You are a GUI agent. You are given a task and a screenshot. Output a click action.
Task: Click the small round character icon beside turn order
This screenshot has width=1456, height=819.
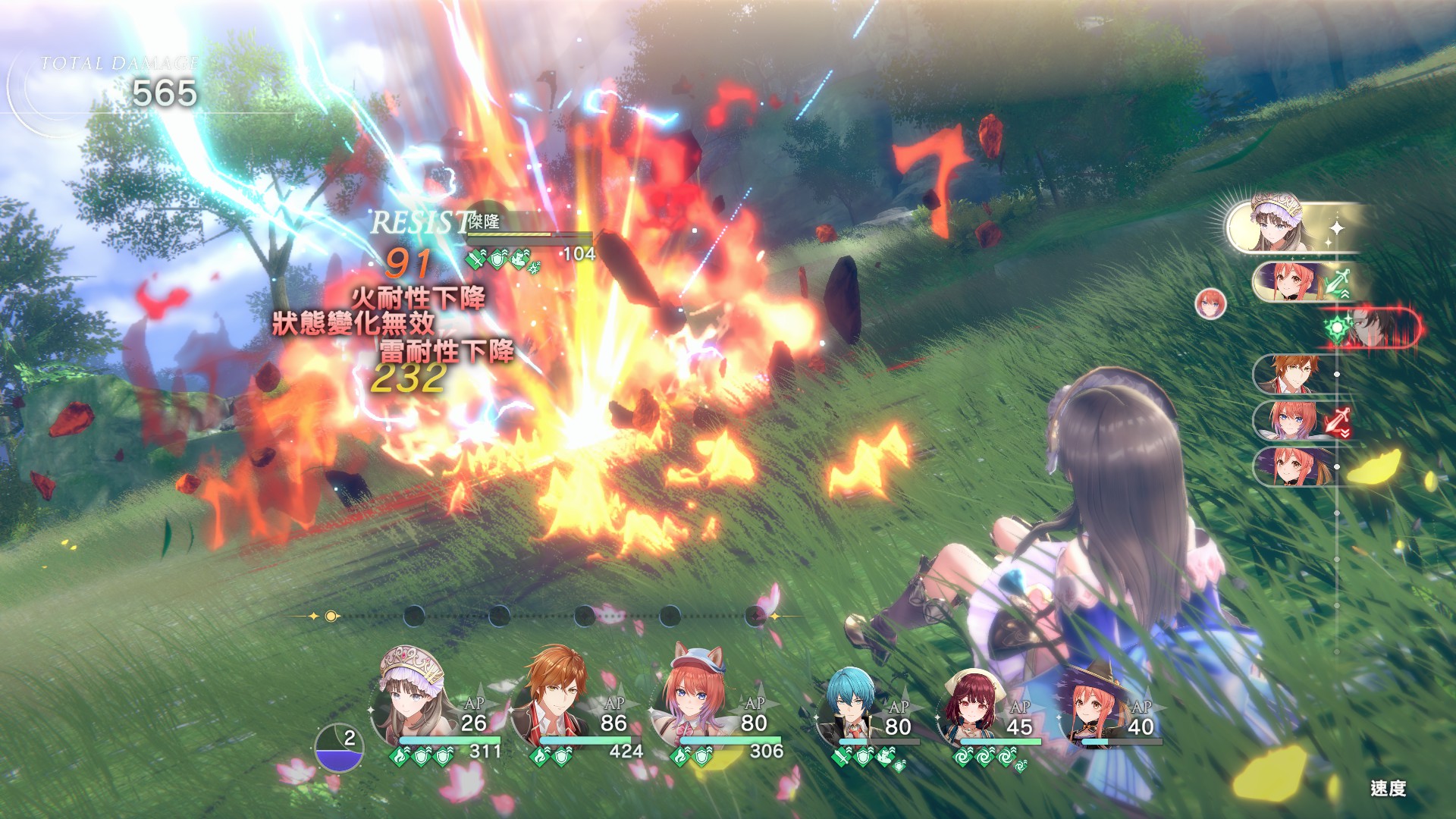tap(1210, 303)
